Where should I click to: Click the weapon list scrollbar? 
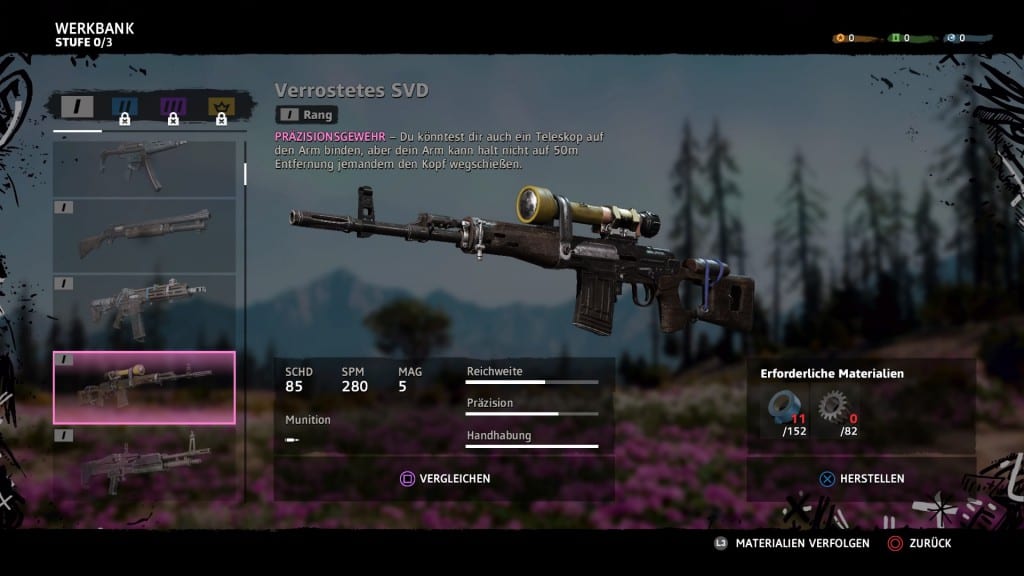click(x=245, y=175)
